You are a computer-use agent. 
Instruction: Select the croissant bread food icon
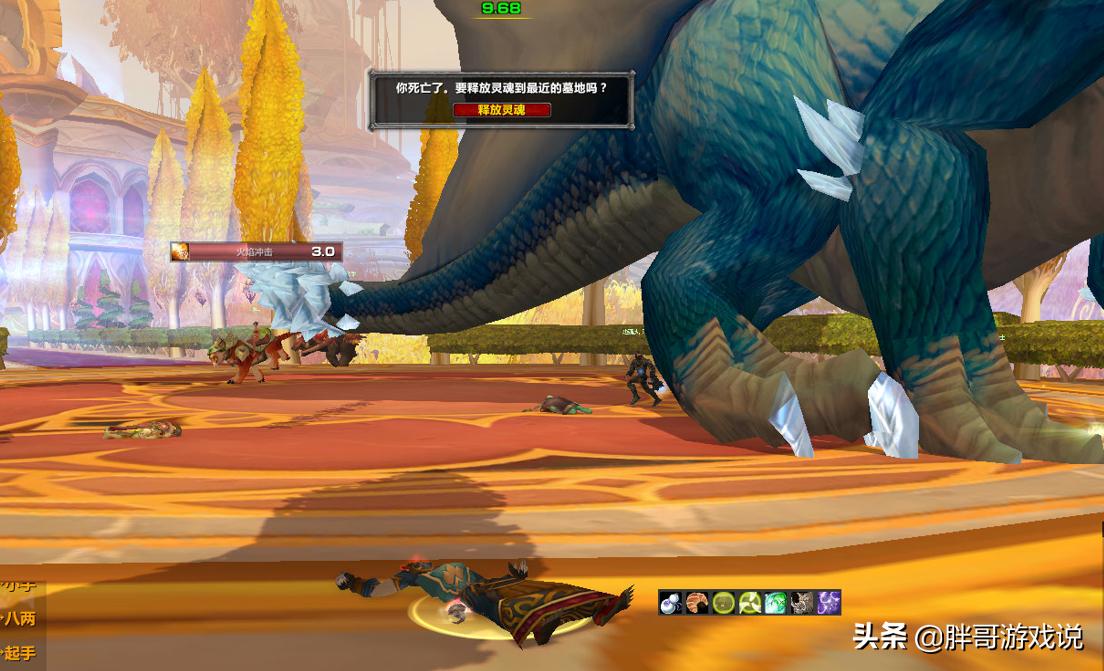(x=697, y=603)
